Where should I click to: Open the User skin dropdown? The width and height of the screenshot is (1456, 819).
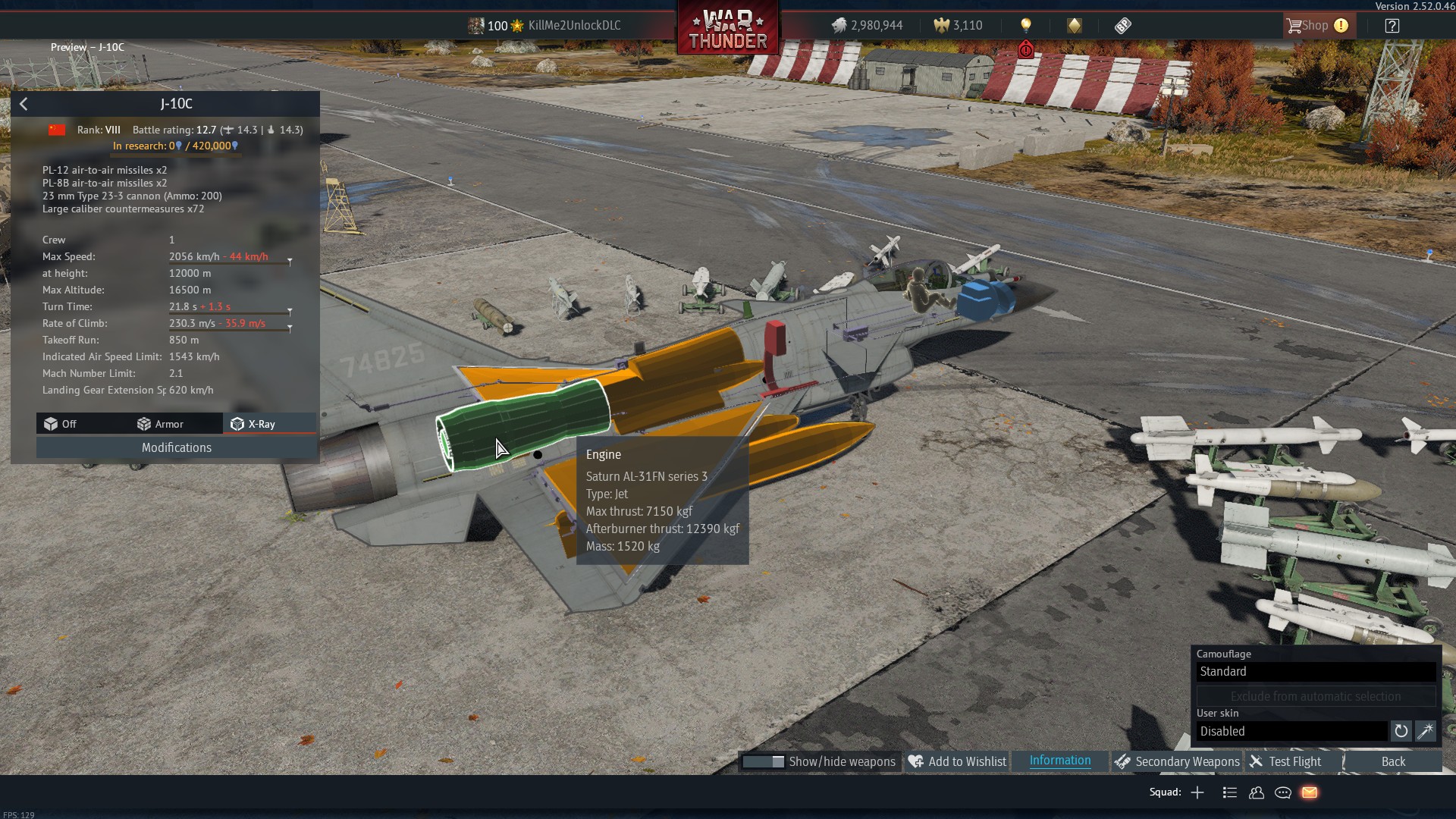(x=1291, y=731)
